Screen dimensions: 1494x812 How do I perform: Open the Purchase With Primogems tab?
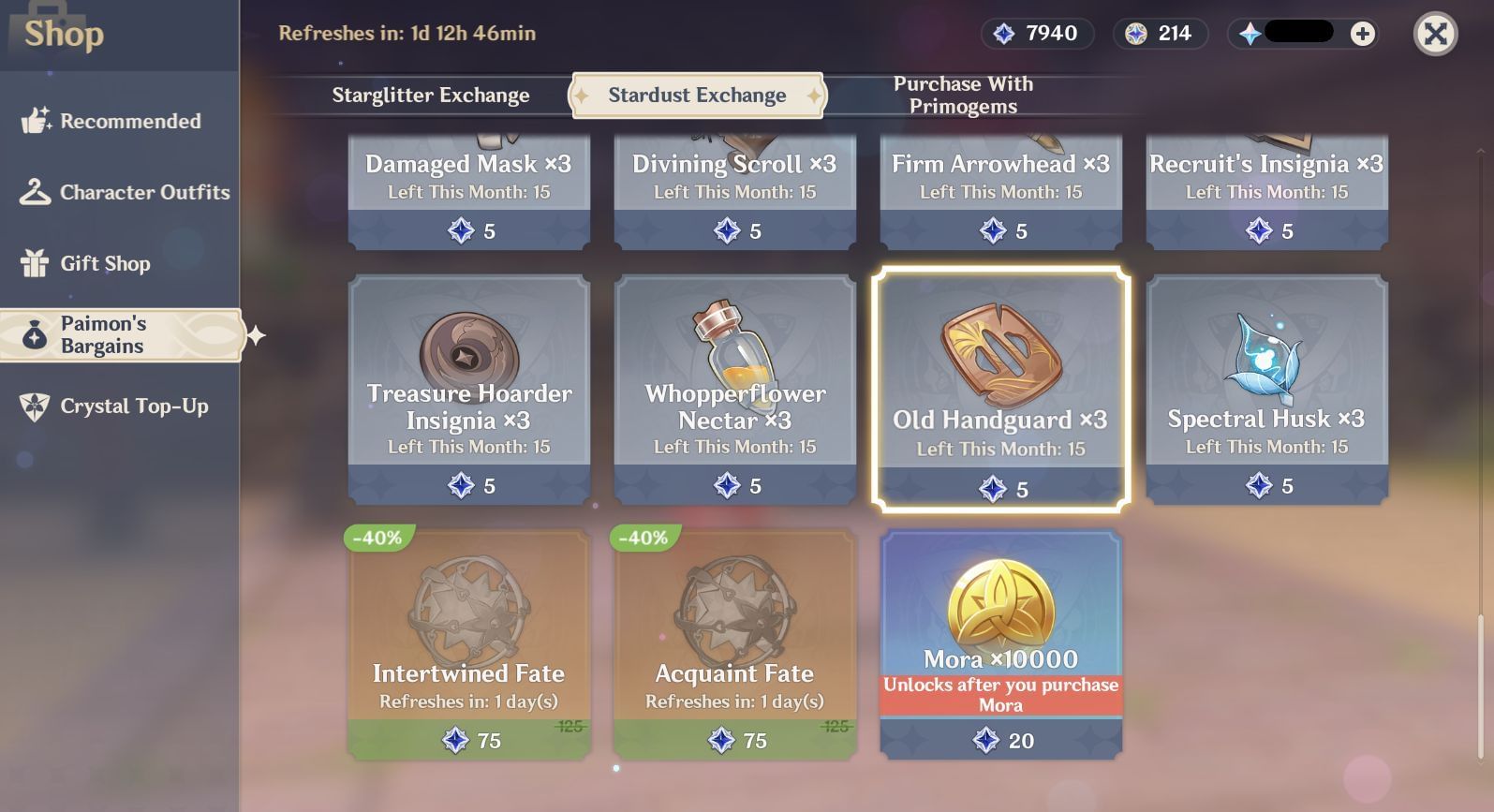(x=961, y=95)
